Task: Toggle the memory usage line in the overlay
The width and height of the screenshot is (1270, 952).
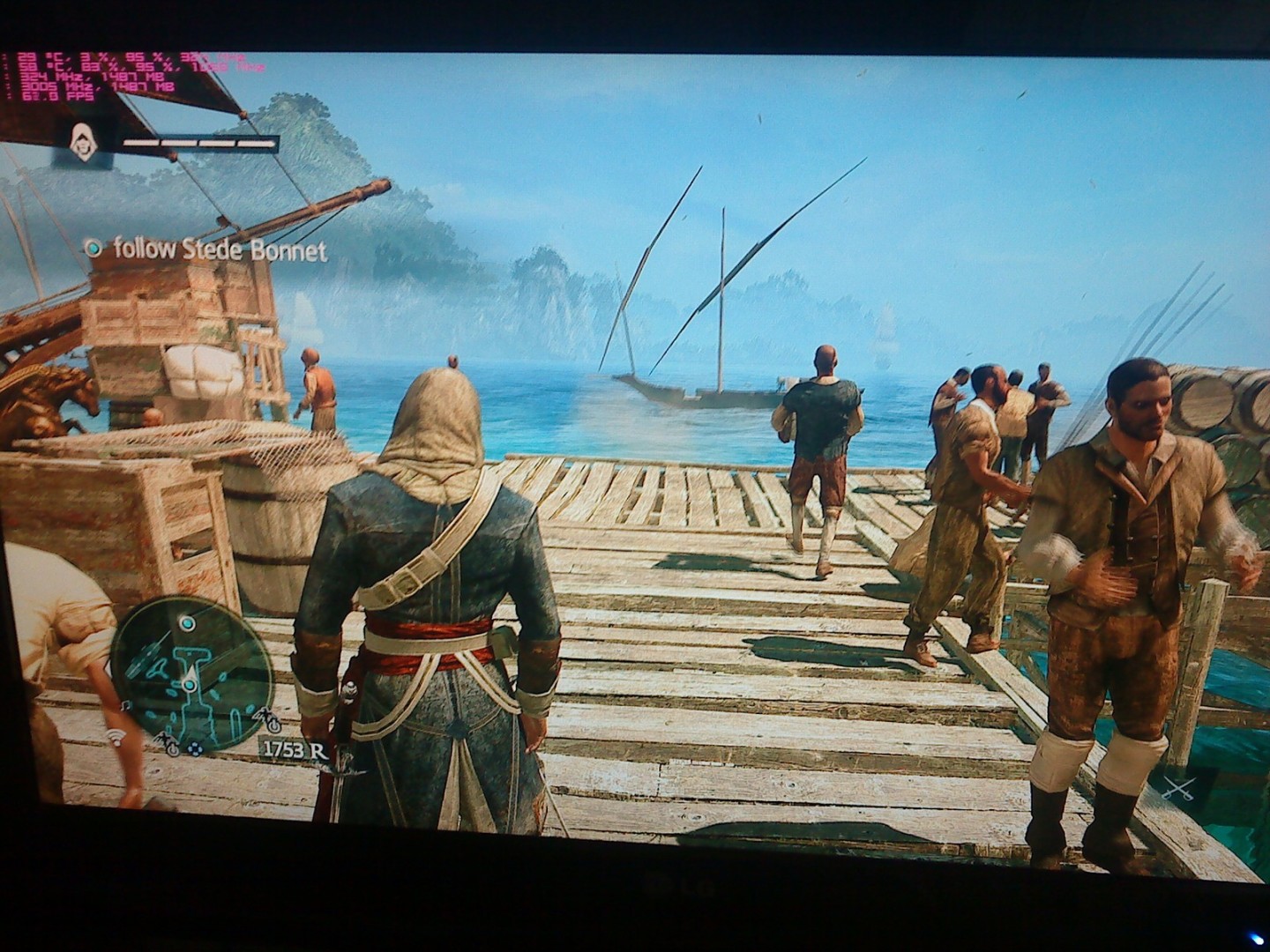Action: coord(132,77)
